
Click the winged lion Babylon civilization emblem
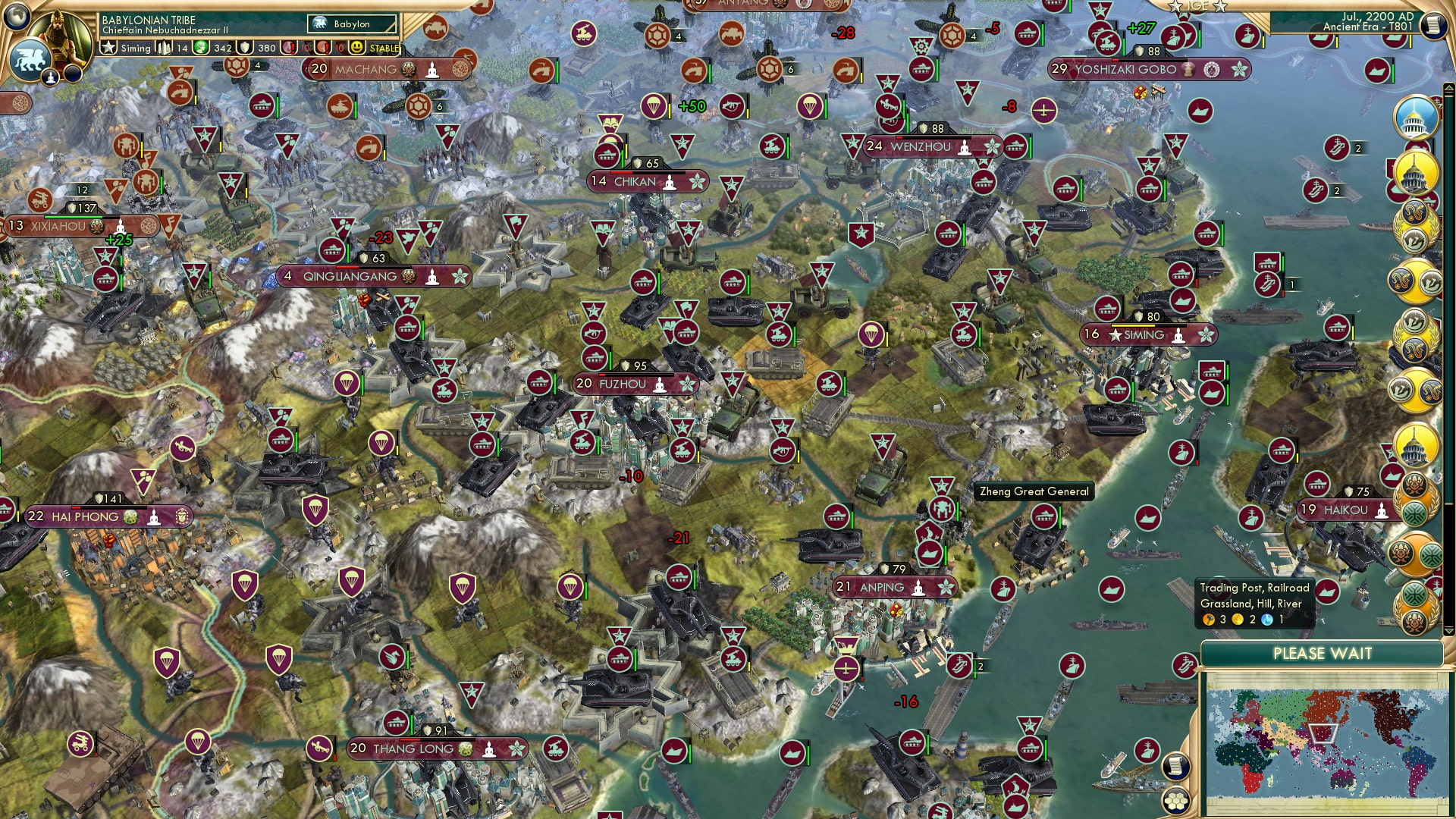[30, 61]
